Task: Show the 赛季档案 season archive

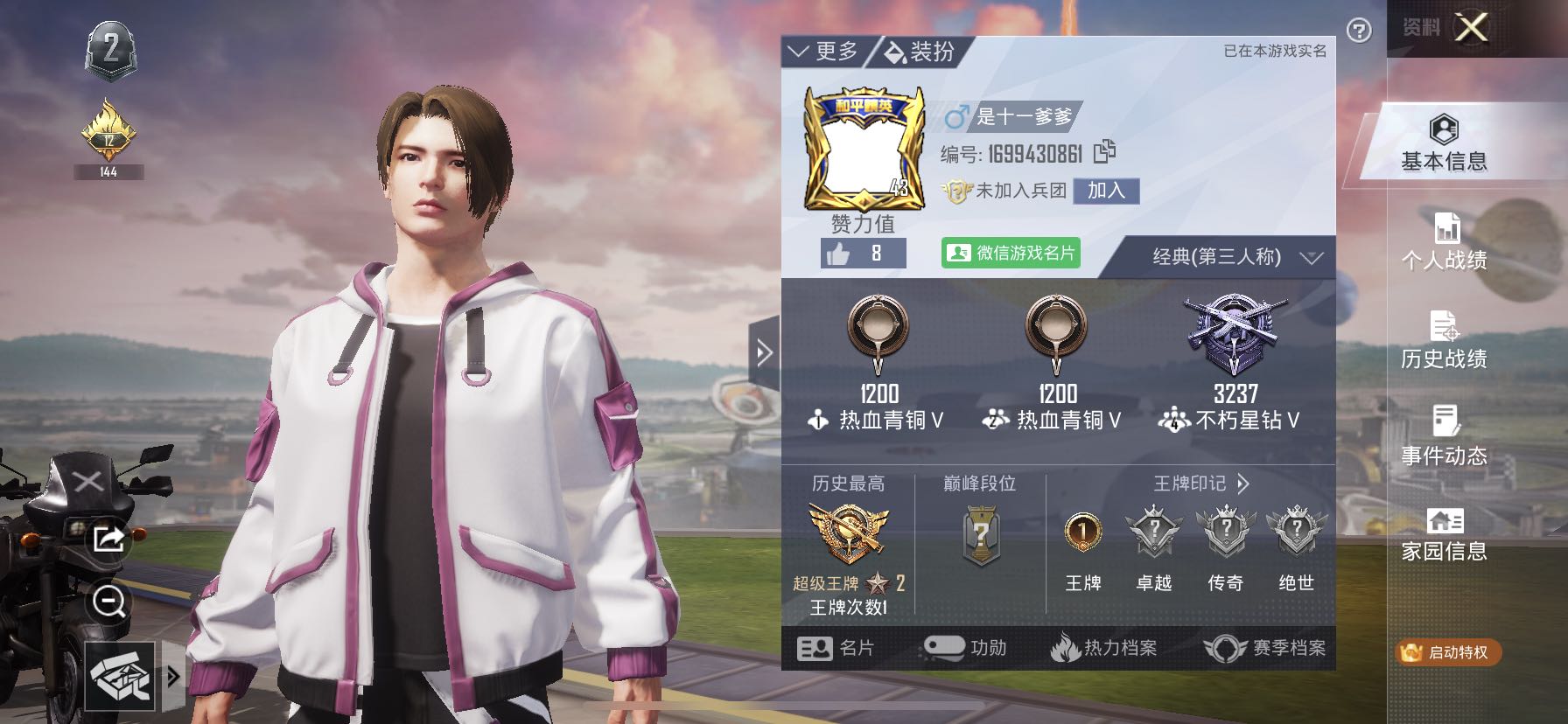Action: (1265, 648)
